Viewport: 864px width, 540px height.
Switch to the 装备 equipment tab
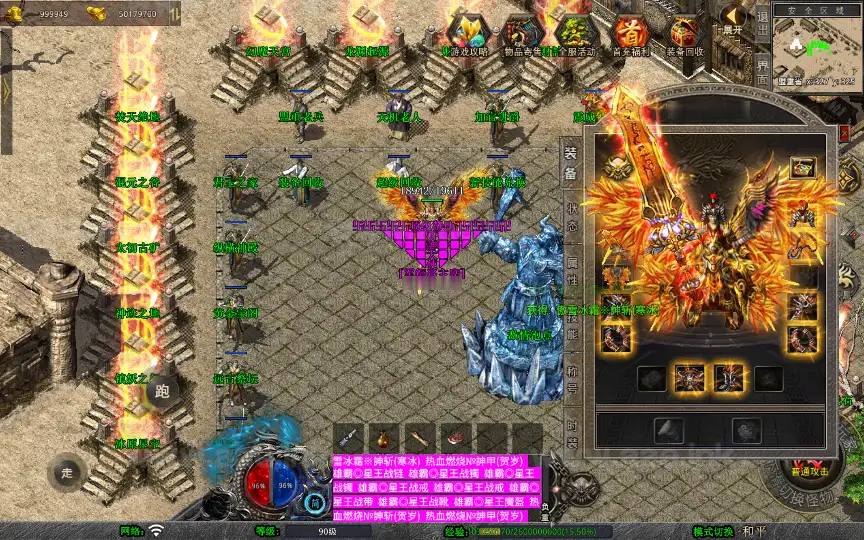click(x=571, y=163)
